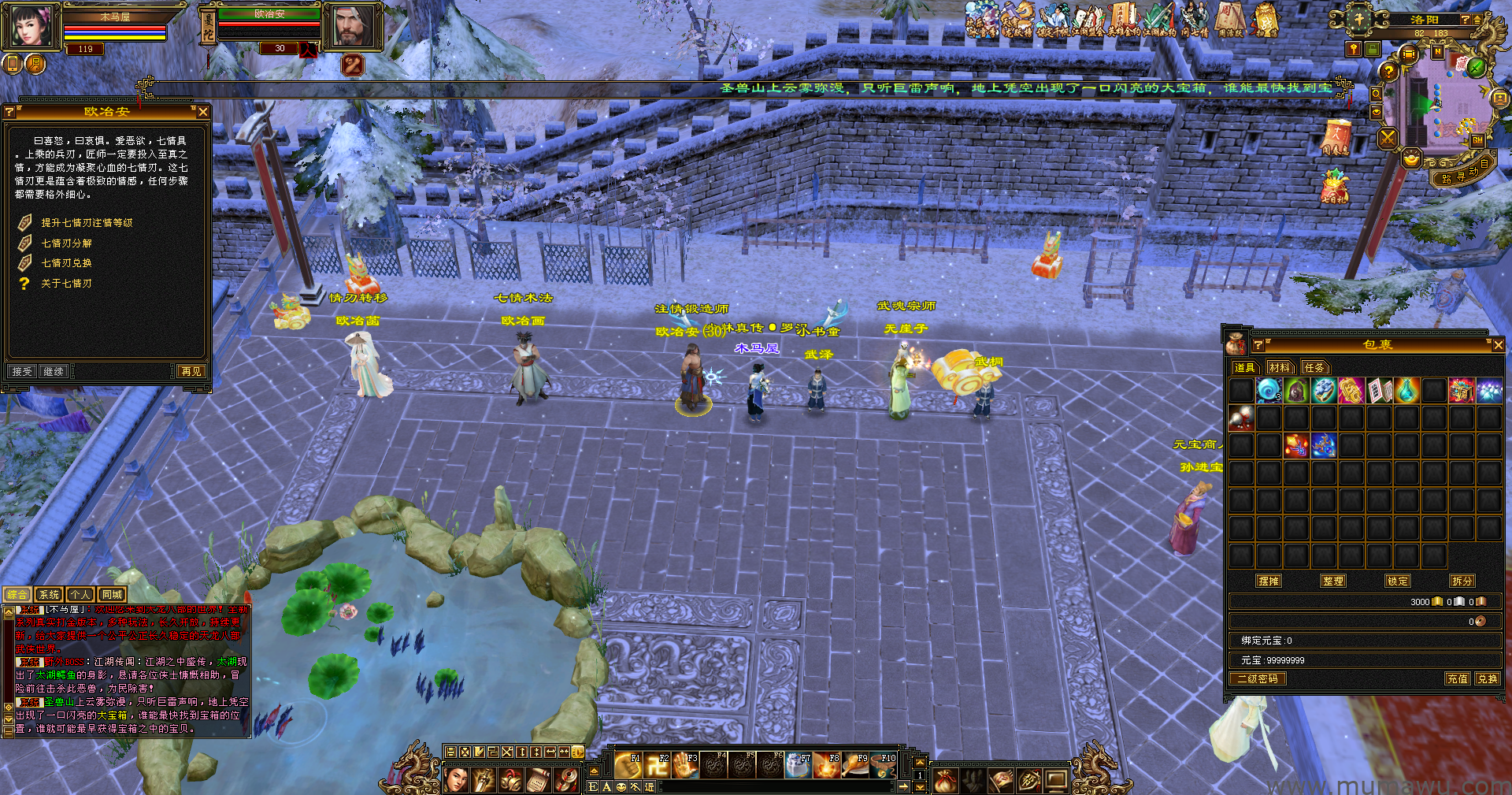
Task: Open the 关于七情刃 info option
Action: pos(66,284)
